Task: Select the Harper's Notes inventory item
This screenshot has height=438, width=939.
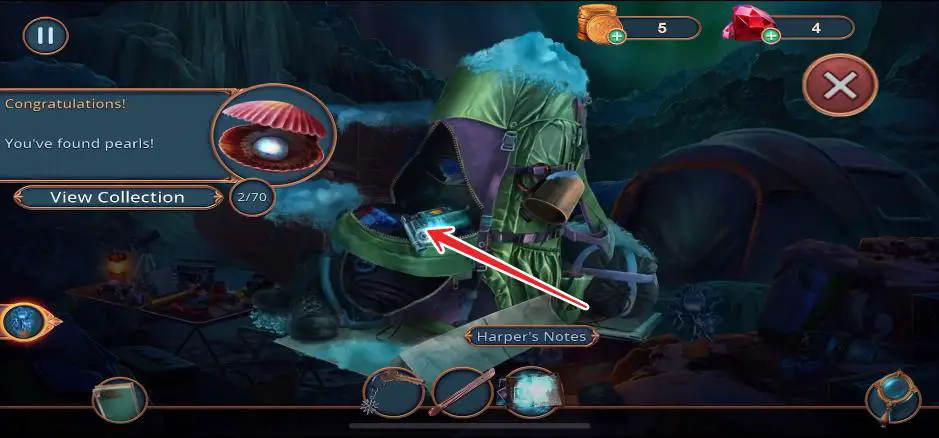Action: coord(531,393)
